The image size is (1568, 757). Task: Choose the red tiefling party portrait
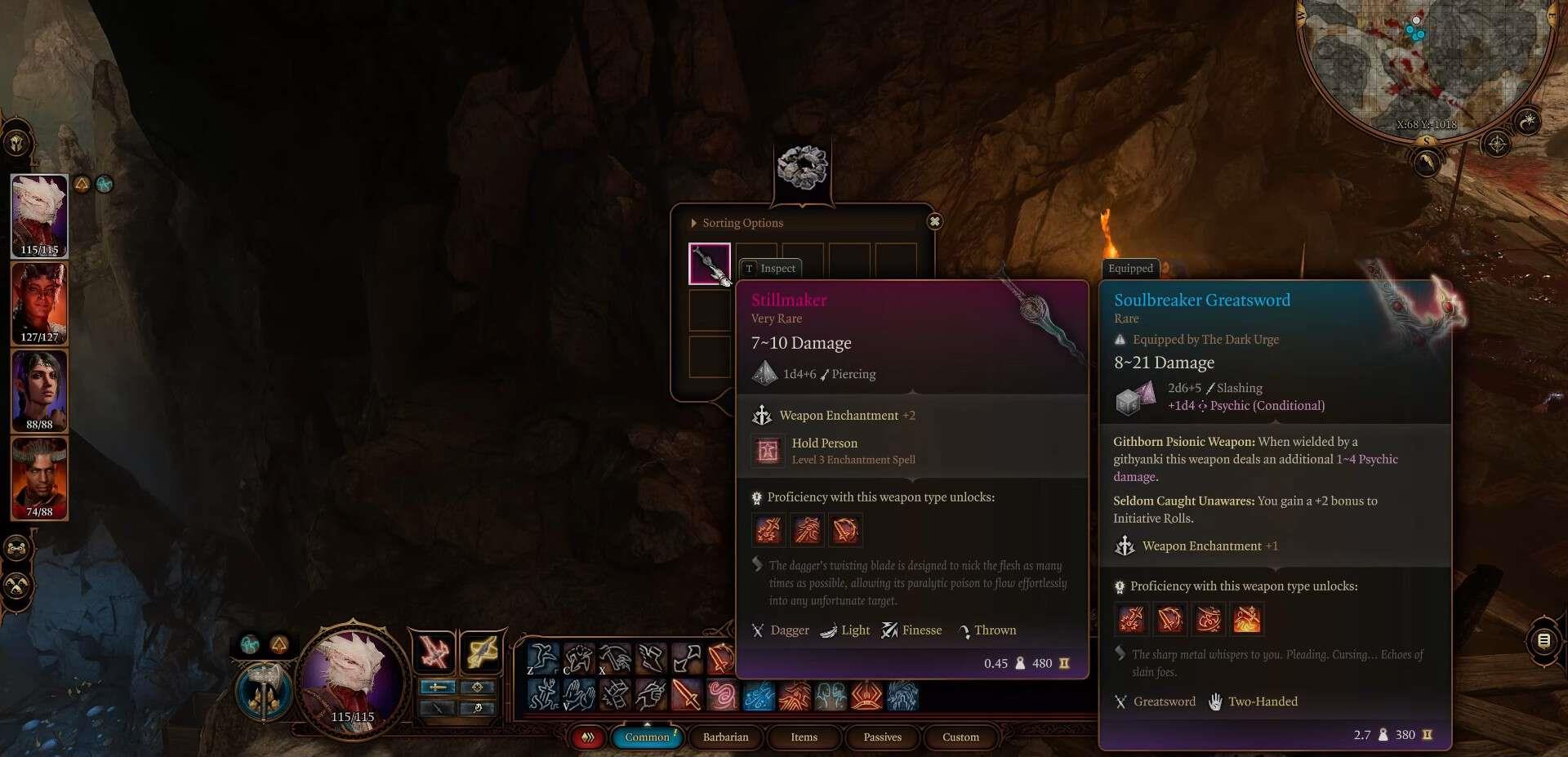click(39, 301)
